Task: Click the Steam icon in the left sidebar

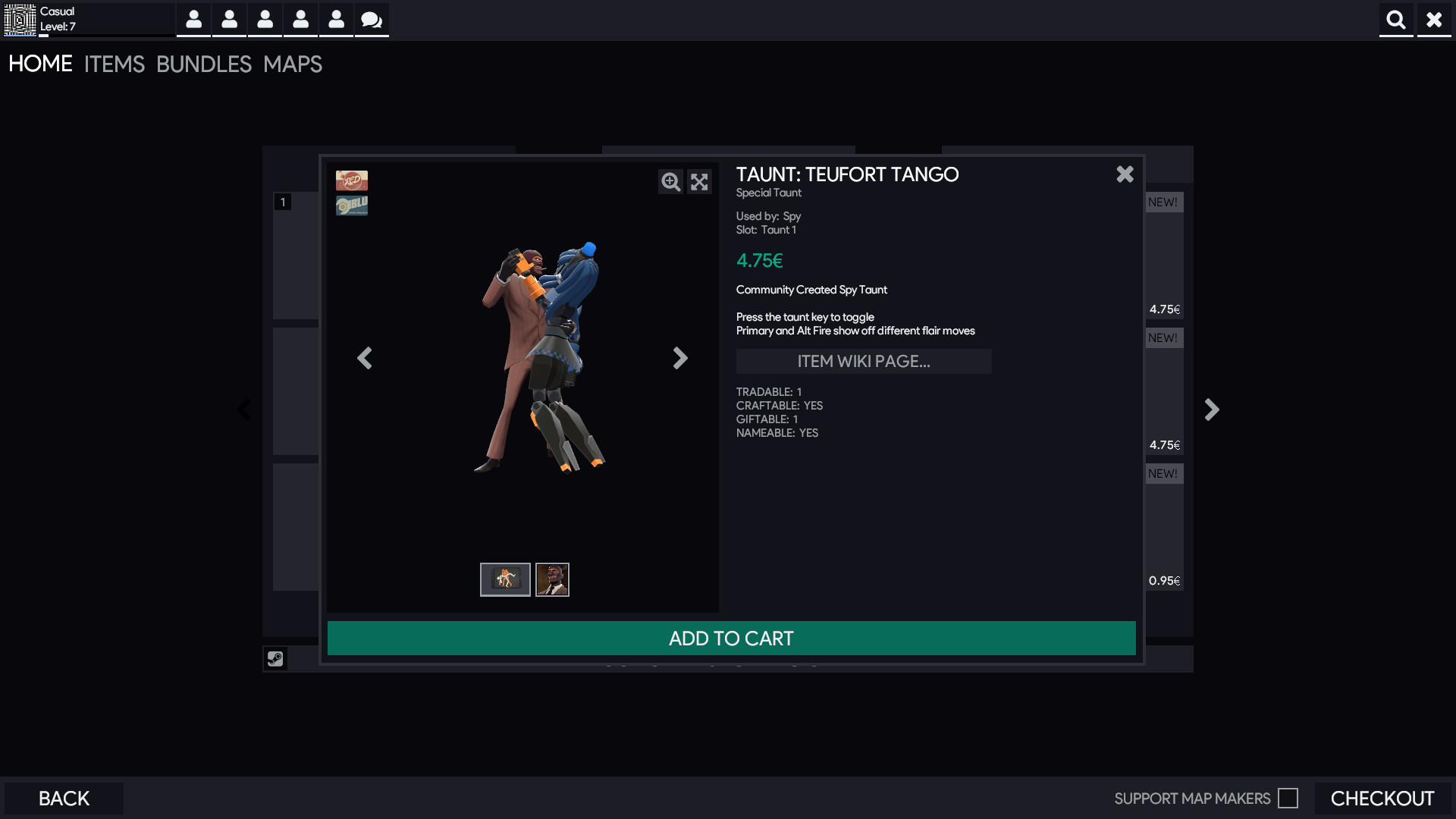Action: [x=275, y=658]
